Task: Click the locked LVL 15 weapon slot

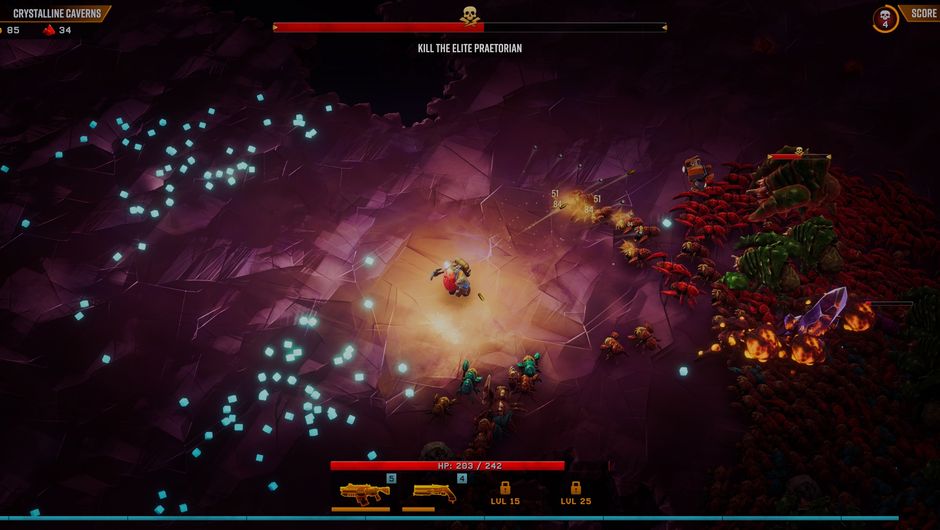Action: click(x=505, y=493)
